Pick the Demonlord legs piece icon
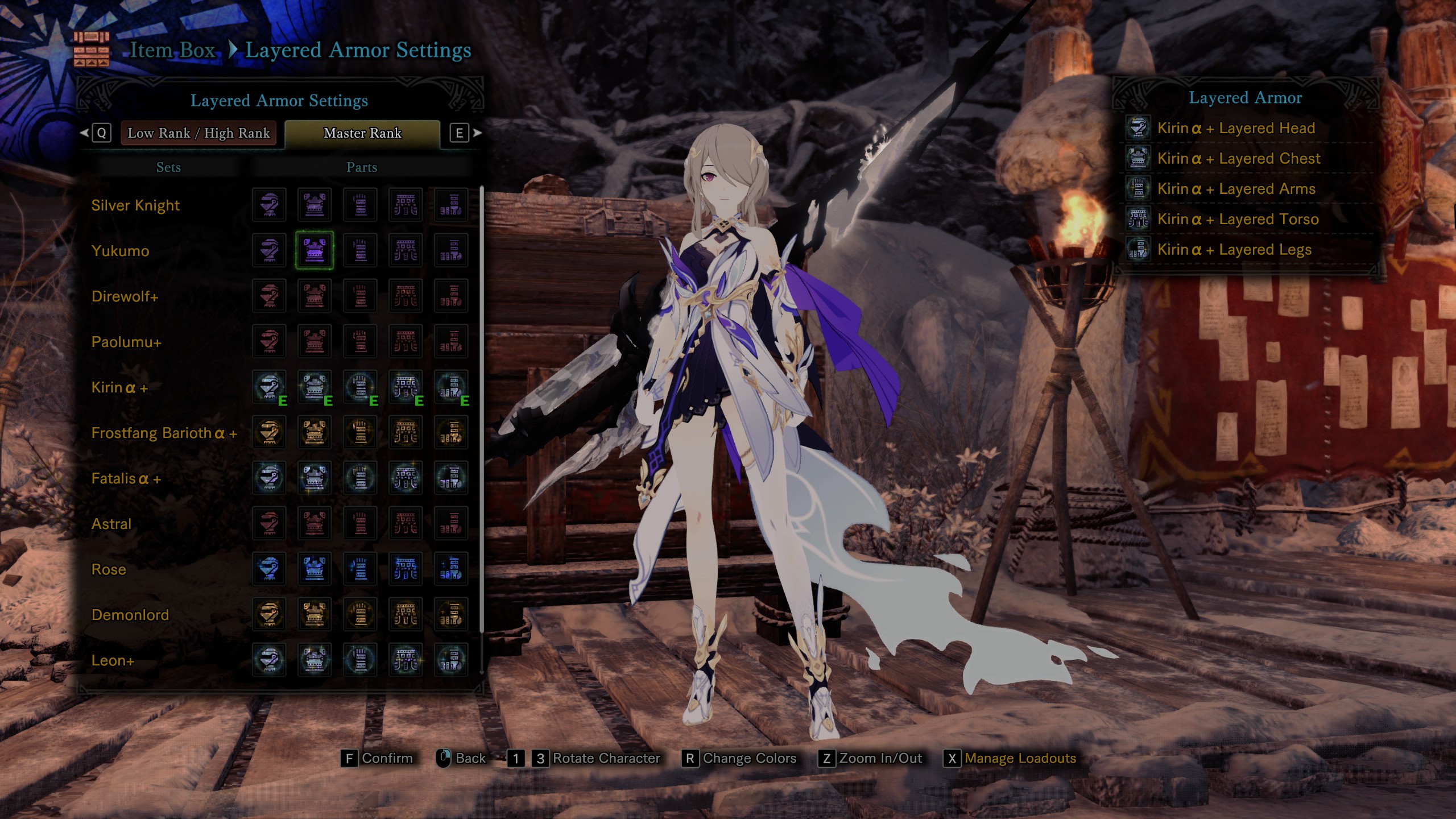Viewport: 1456px width, 819px height. [451, 614]
